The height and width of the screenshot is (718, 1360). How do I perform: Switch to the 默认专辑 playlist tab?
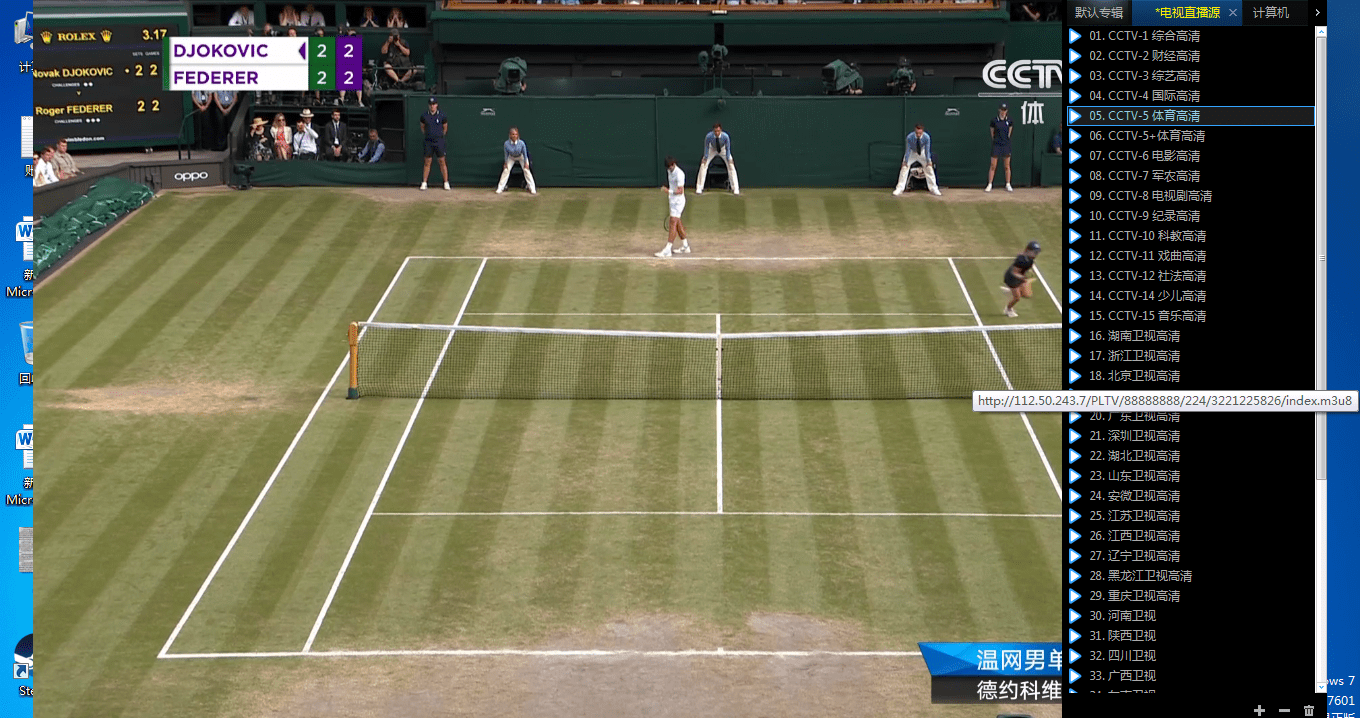[x=1099, y=13]
